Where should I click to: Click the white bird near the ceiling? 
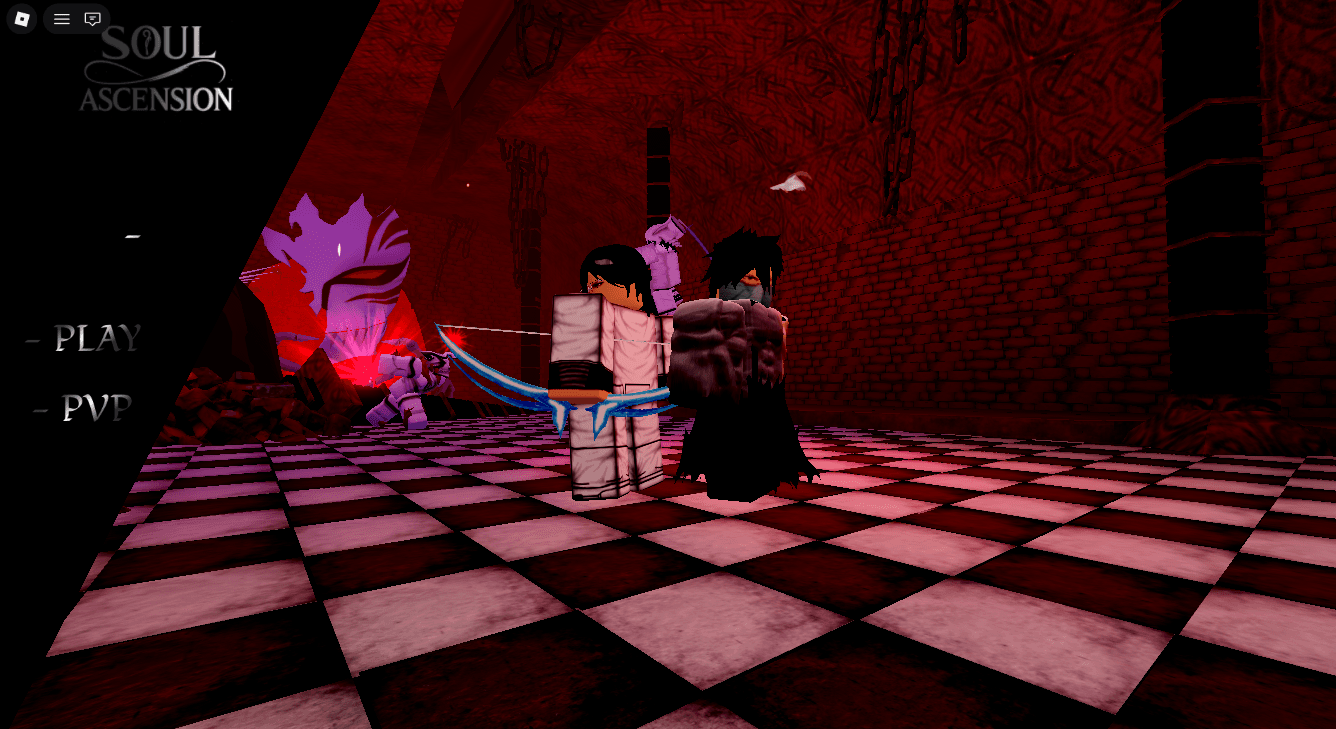tap(790, 183)
